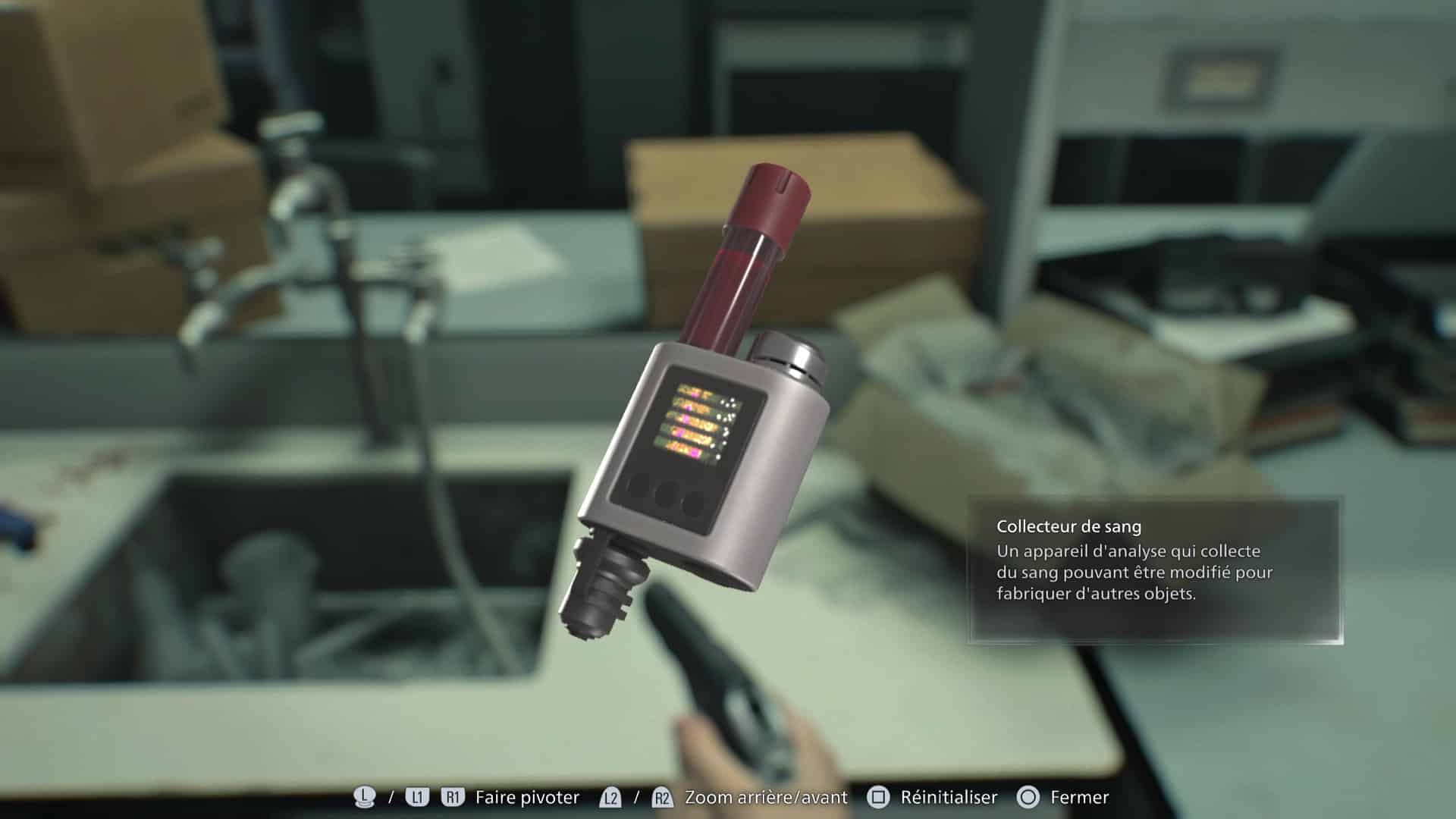Click the red test tube on the device

743,250
